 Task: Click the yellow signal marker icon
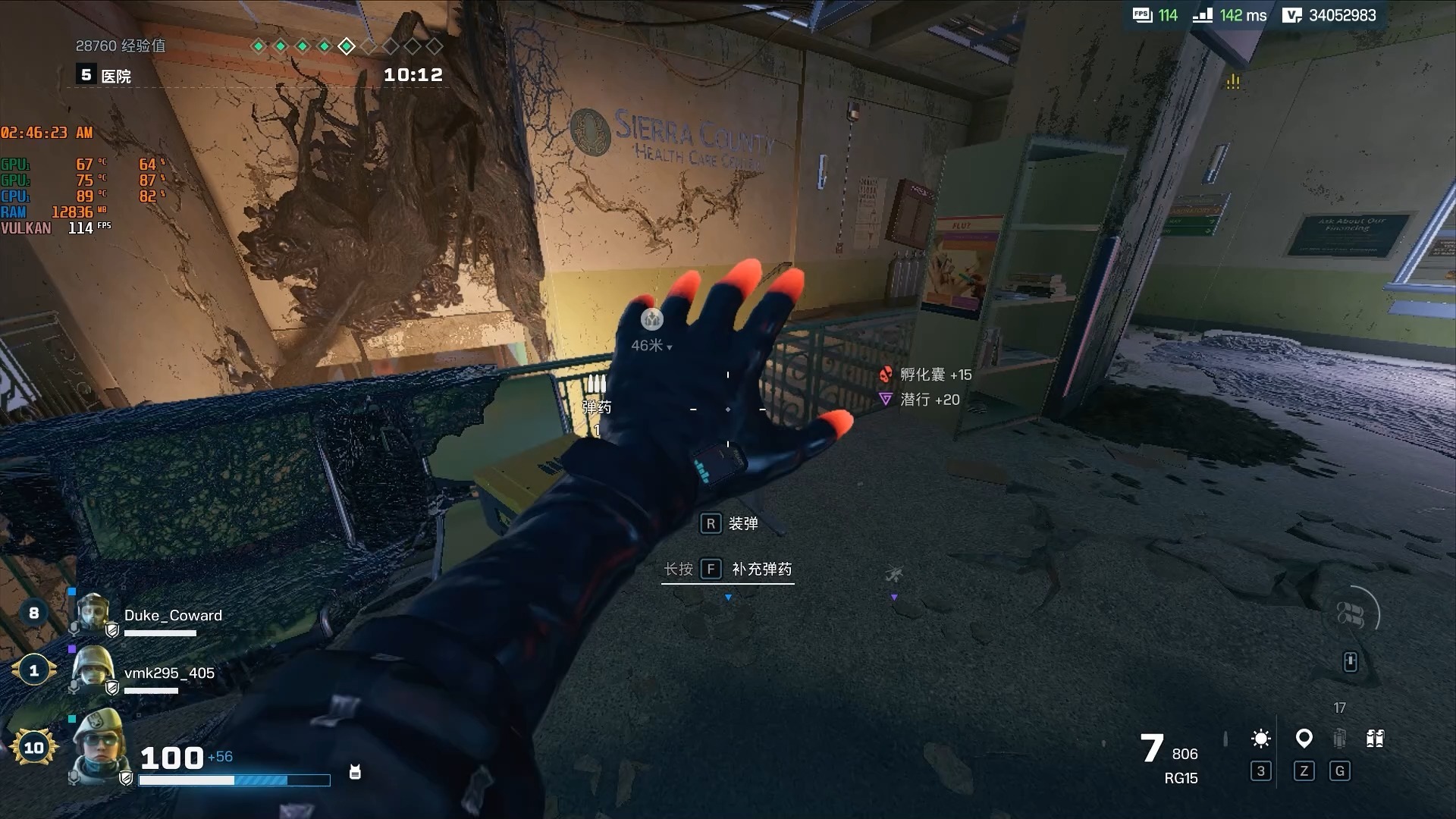pyautogui.click(x=1233, y=81)
